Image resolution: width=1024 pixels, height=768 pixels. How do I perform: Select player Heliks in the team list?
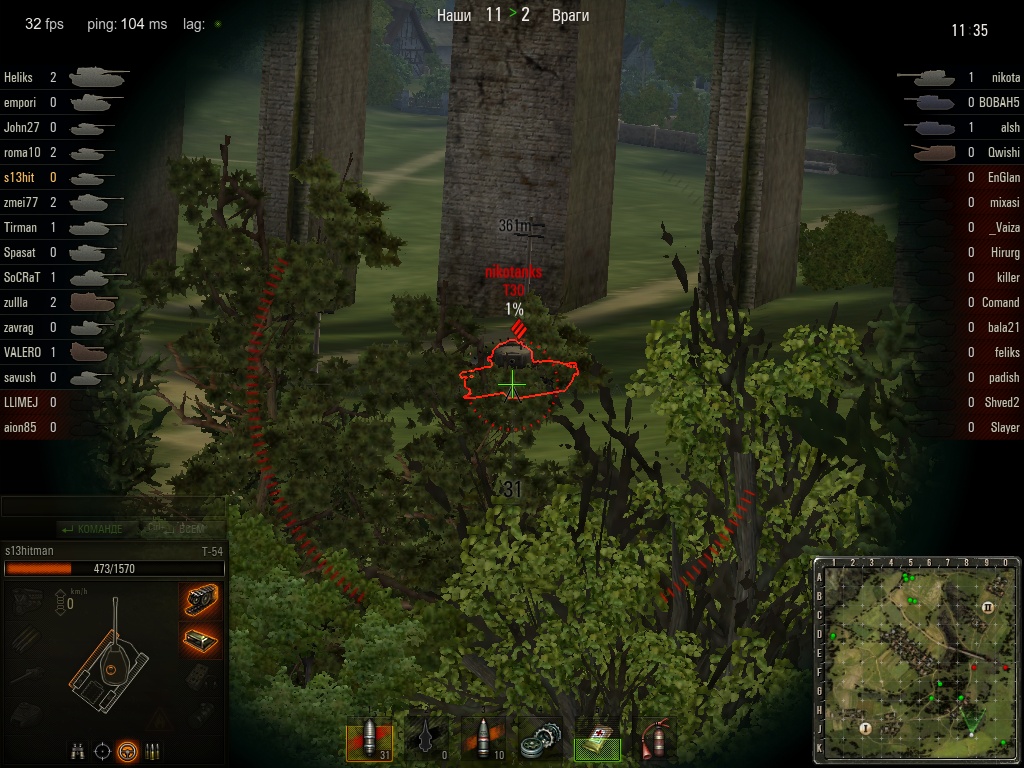[18, 77]
